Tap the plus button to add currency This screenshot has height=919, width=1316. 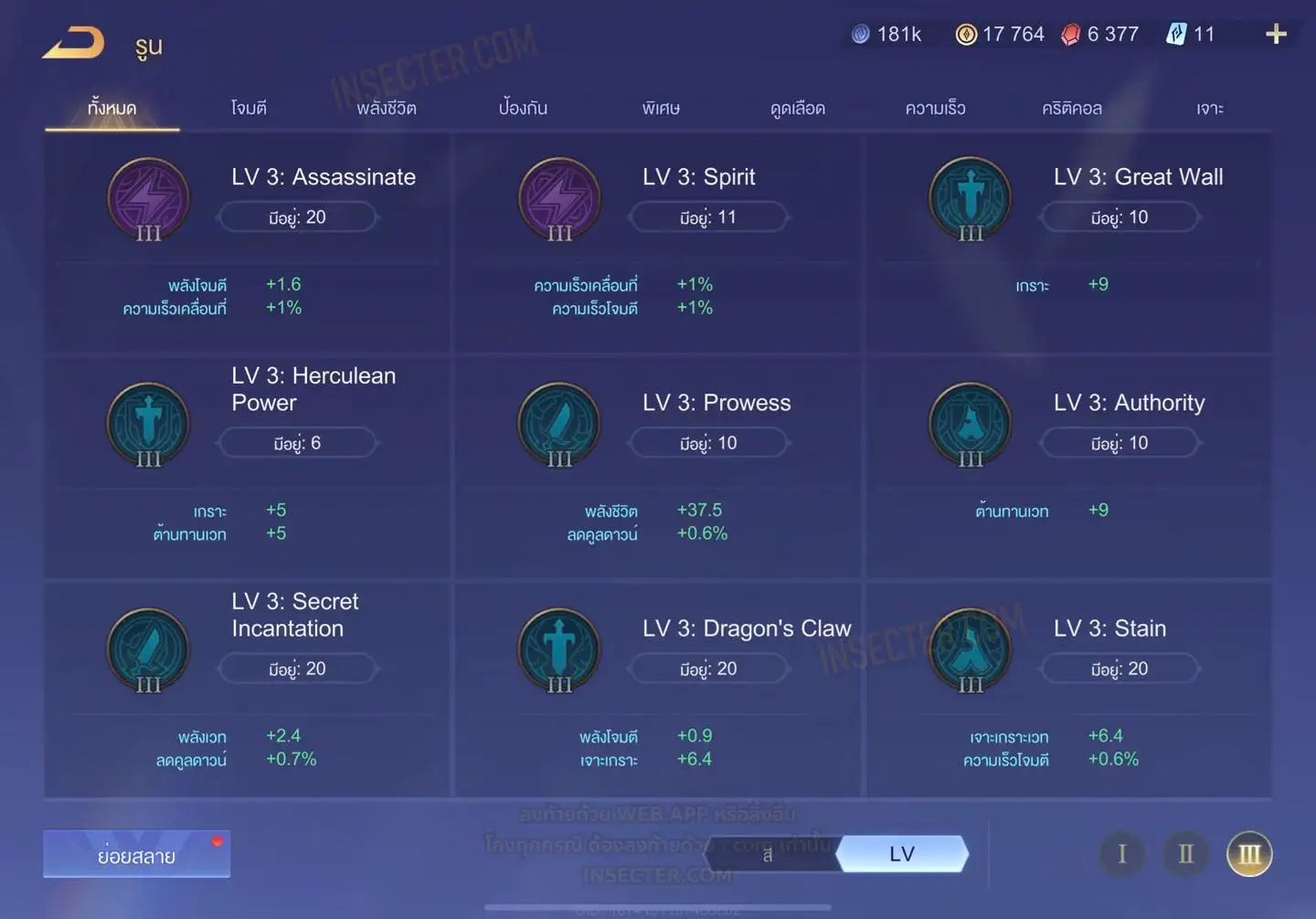click(x=1276, y=35)
